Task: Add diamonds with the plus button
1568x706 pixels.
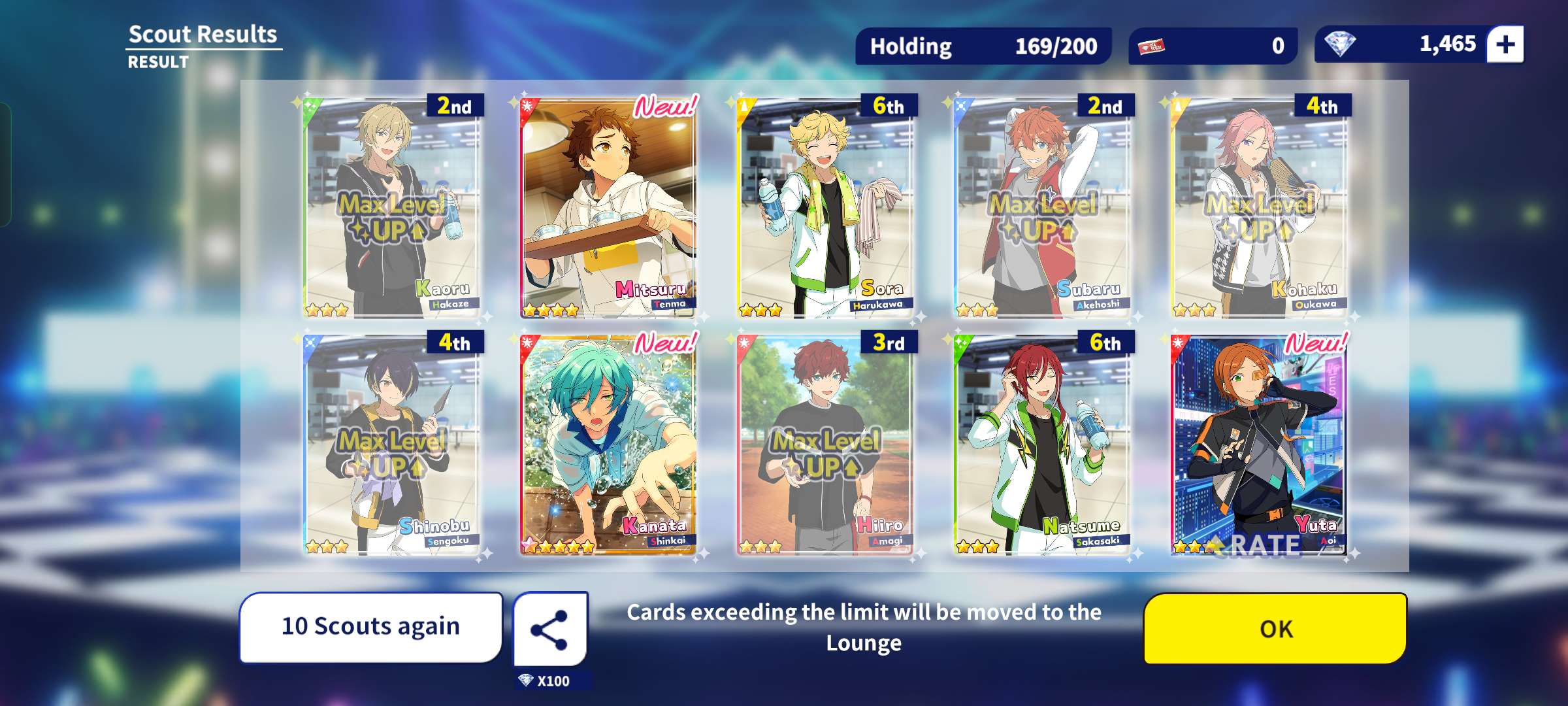Action: [x=1505, y=44]
